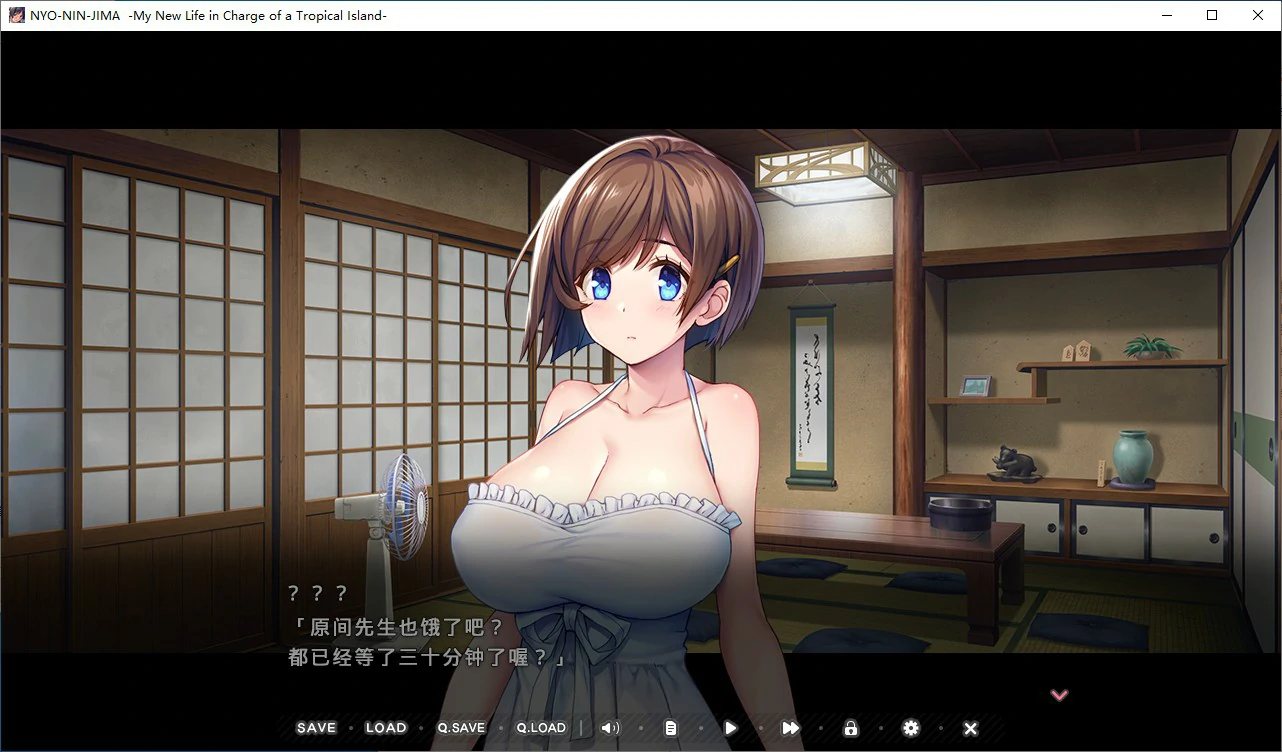This screenshot has height=752, width=1282.
Task: Advance dialogue with the pink arrow indicator
Action: (1059, 695)
